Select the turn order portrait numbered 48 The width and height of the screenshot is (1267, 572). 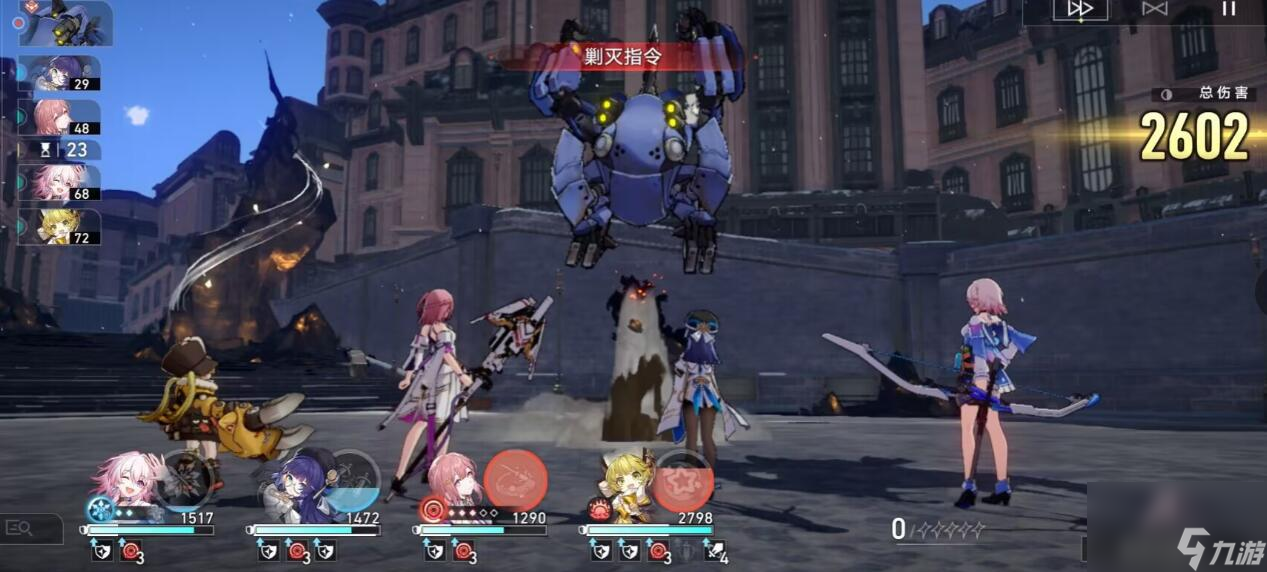point(62,117)
